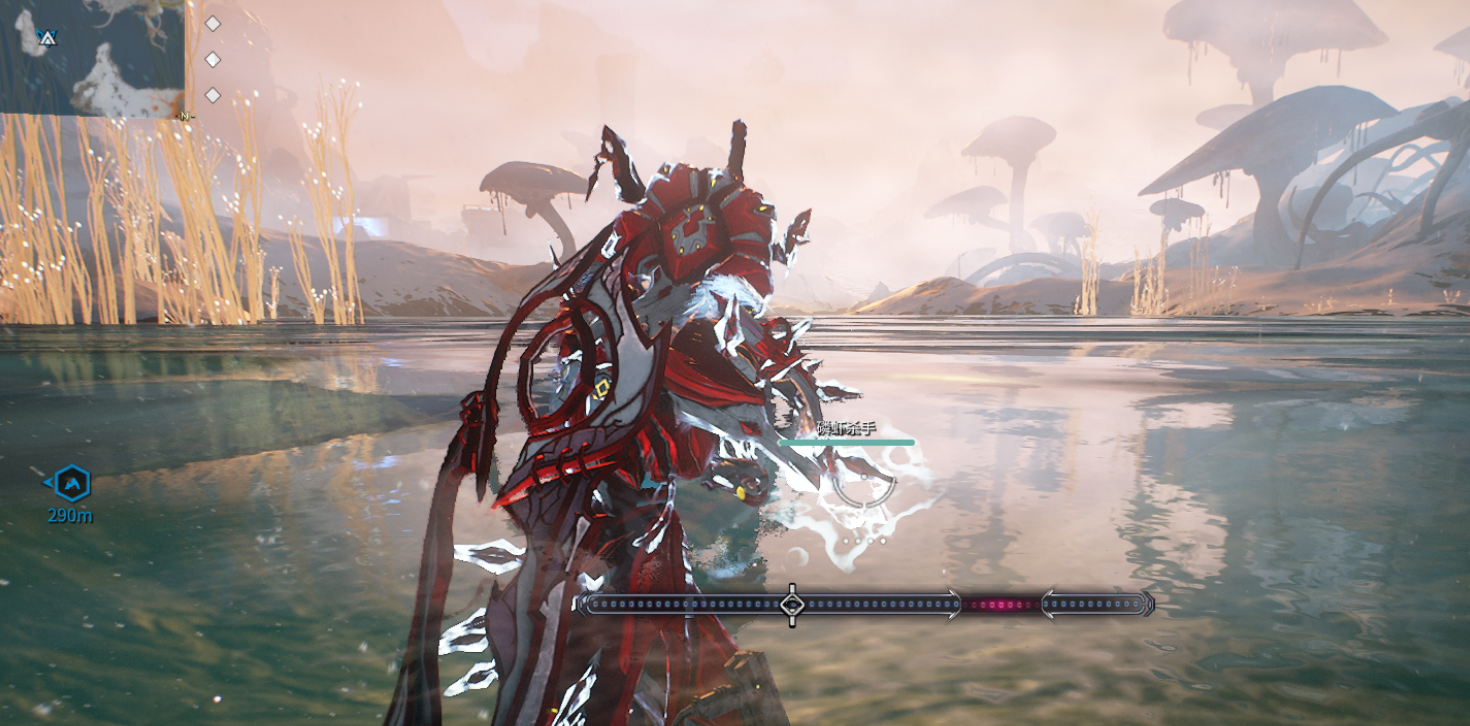This screenshot has width=1470, height=726.
Task: Select the blue hexagon waypoint marker
Action: [72, 484]
